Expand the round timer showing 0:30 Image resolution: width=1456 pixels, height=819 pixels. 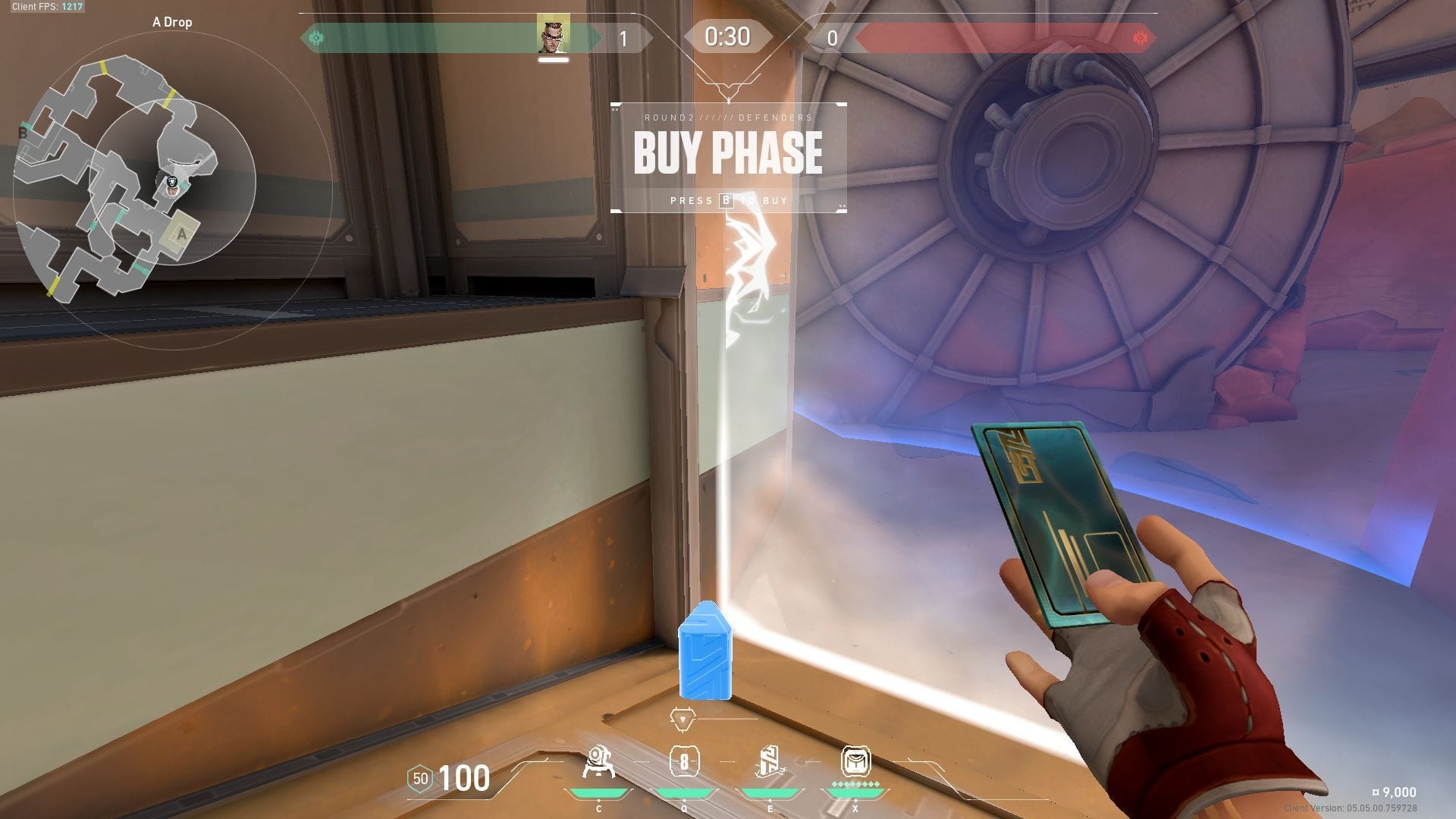tap(727, 36)
